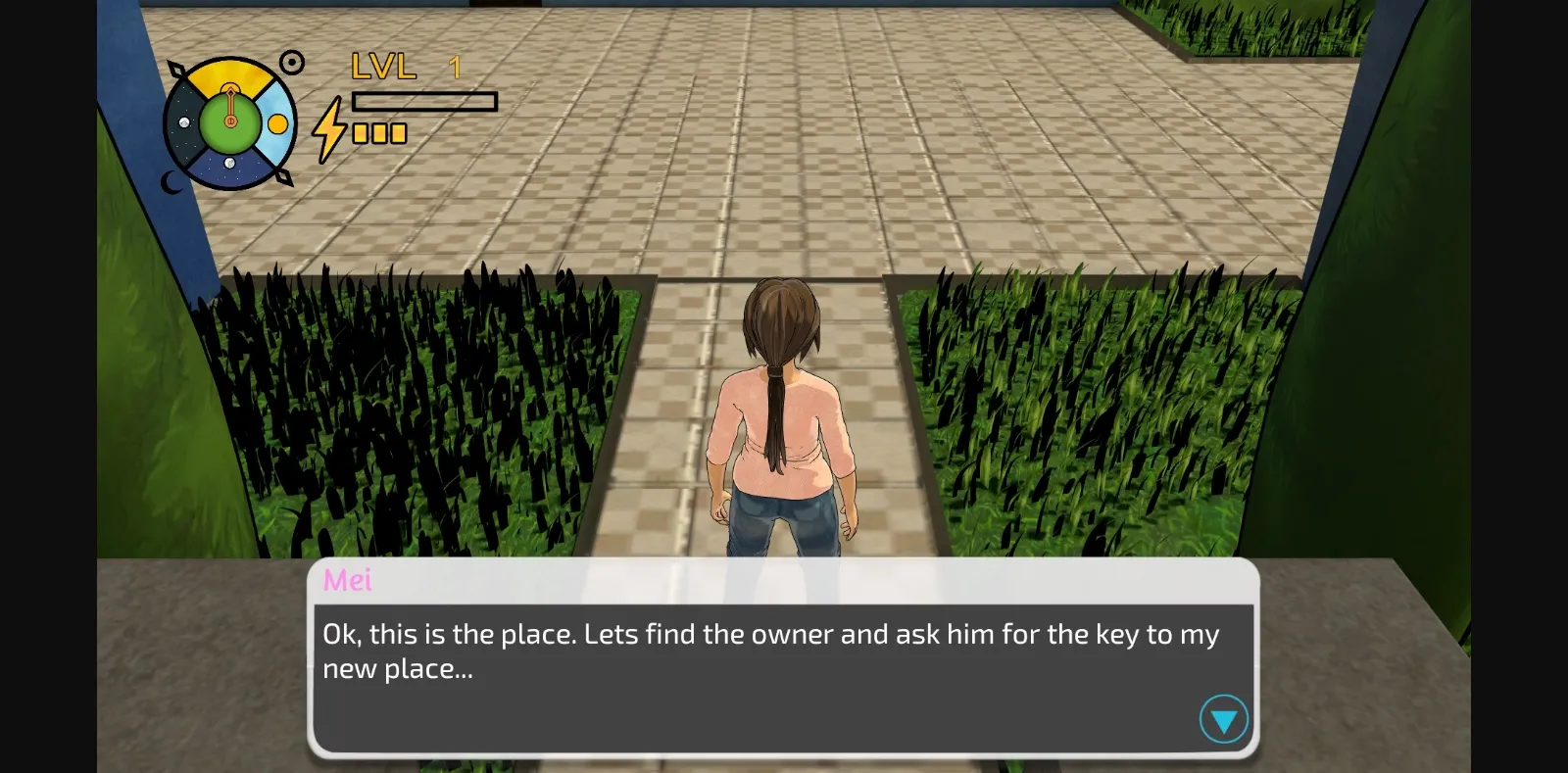Screen dimensions: 1568x773
Task: Click the first yellow energy square
Action: [360, 133]
